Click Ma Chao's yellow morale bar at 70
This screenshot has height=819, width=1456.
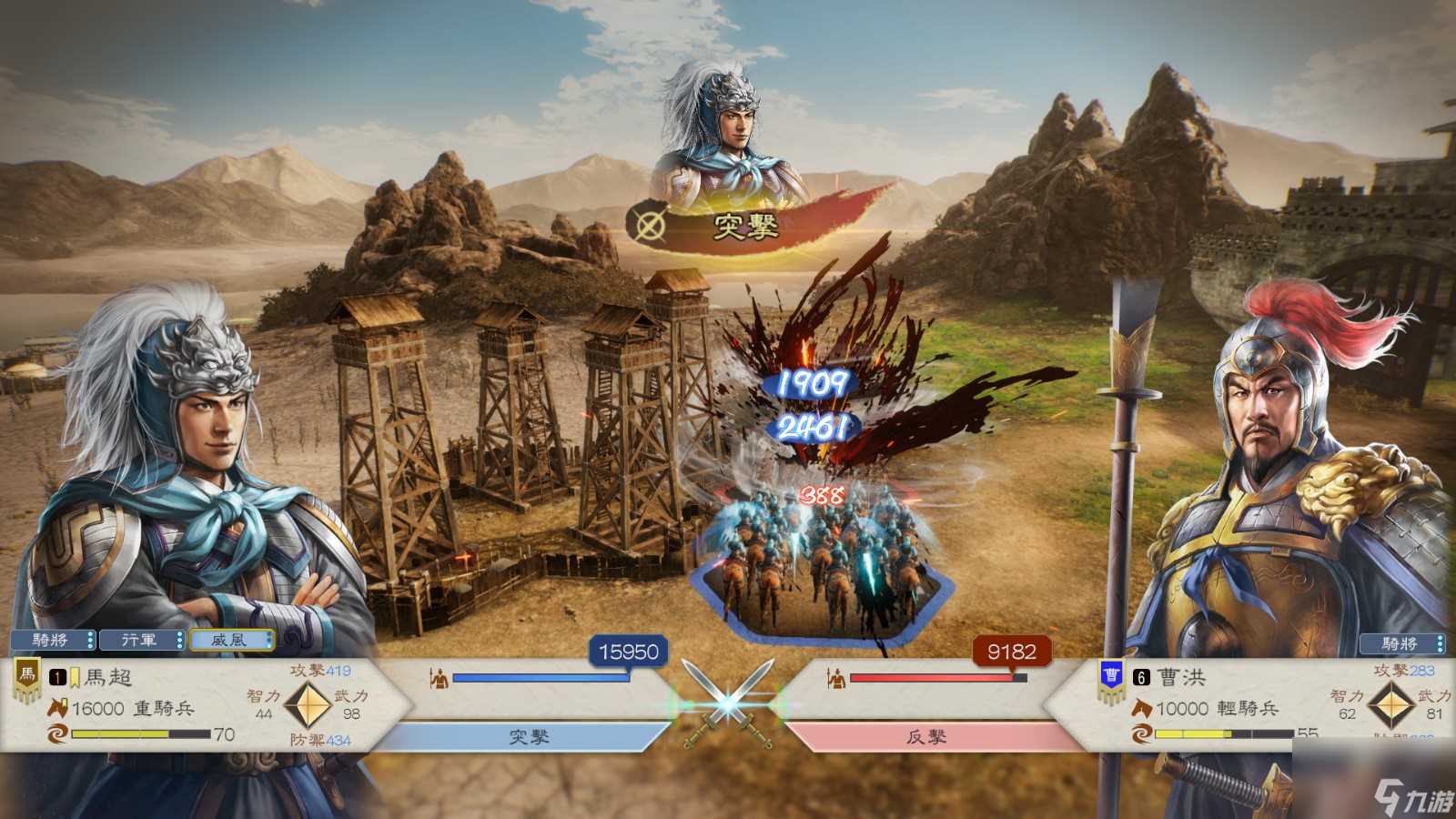pos(118,732)
